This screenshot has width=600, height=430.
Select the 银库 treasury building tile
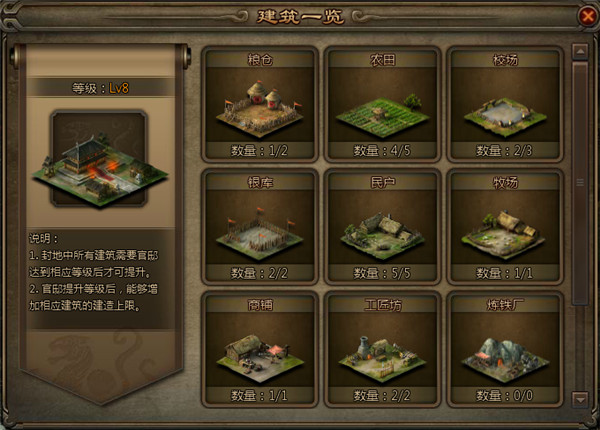pos(260,227)
